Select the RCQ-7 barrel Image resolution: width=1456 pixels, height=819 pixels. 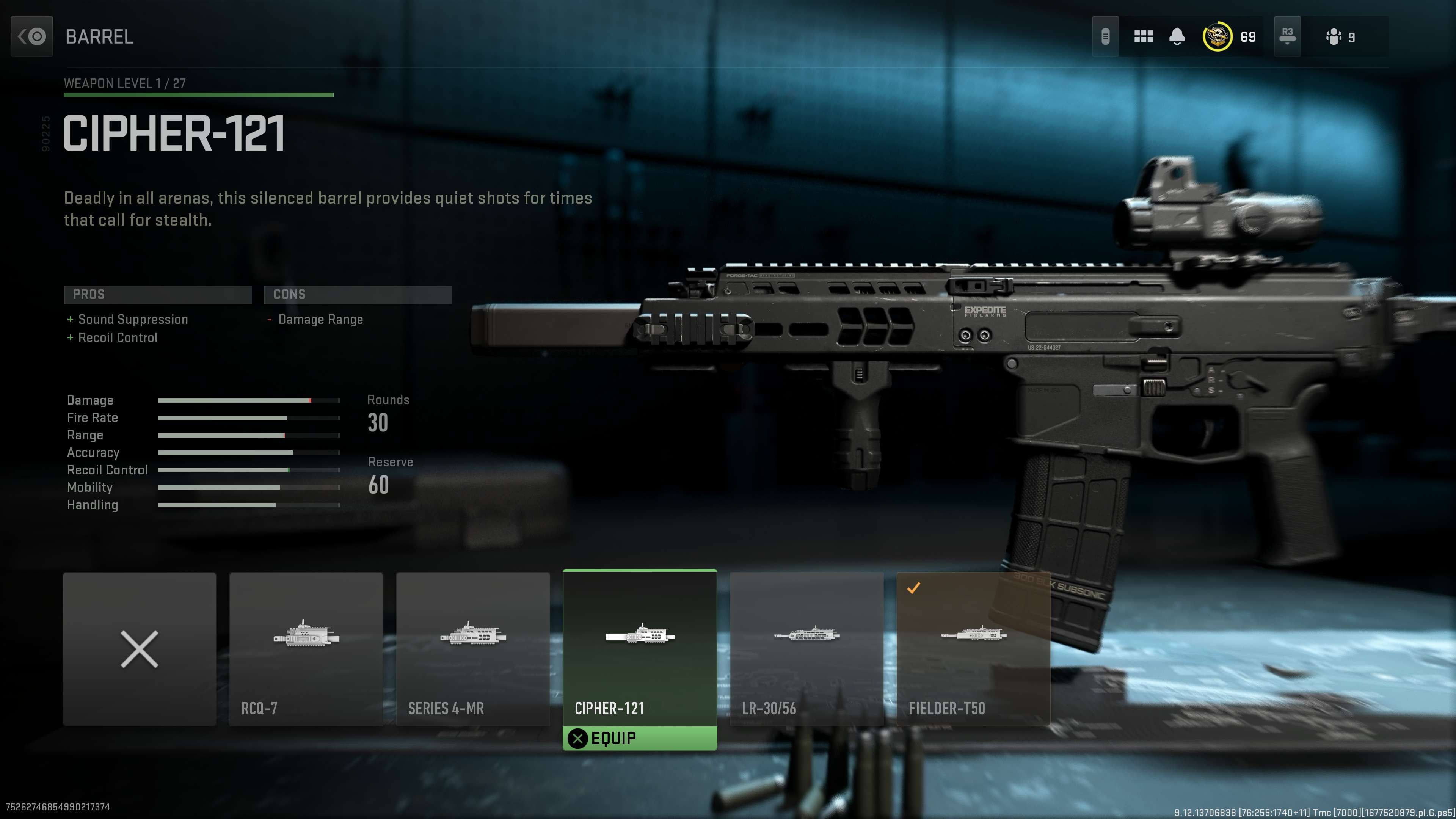pos(306,650)
